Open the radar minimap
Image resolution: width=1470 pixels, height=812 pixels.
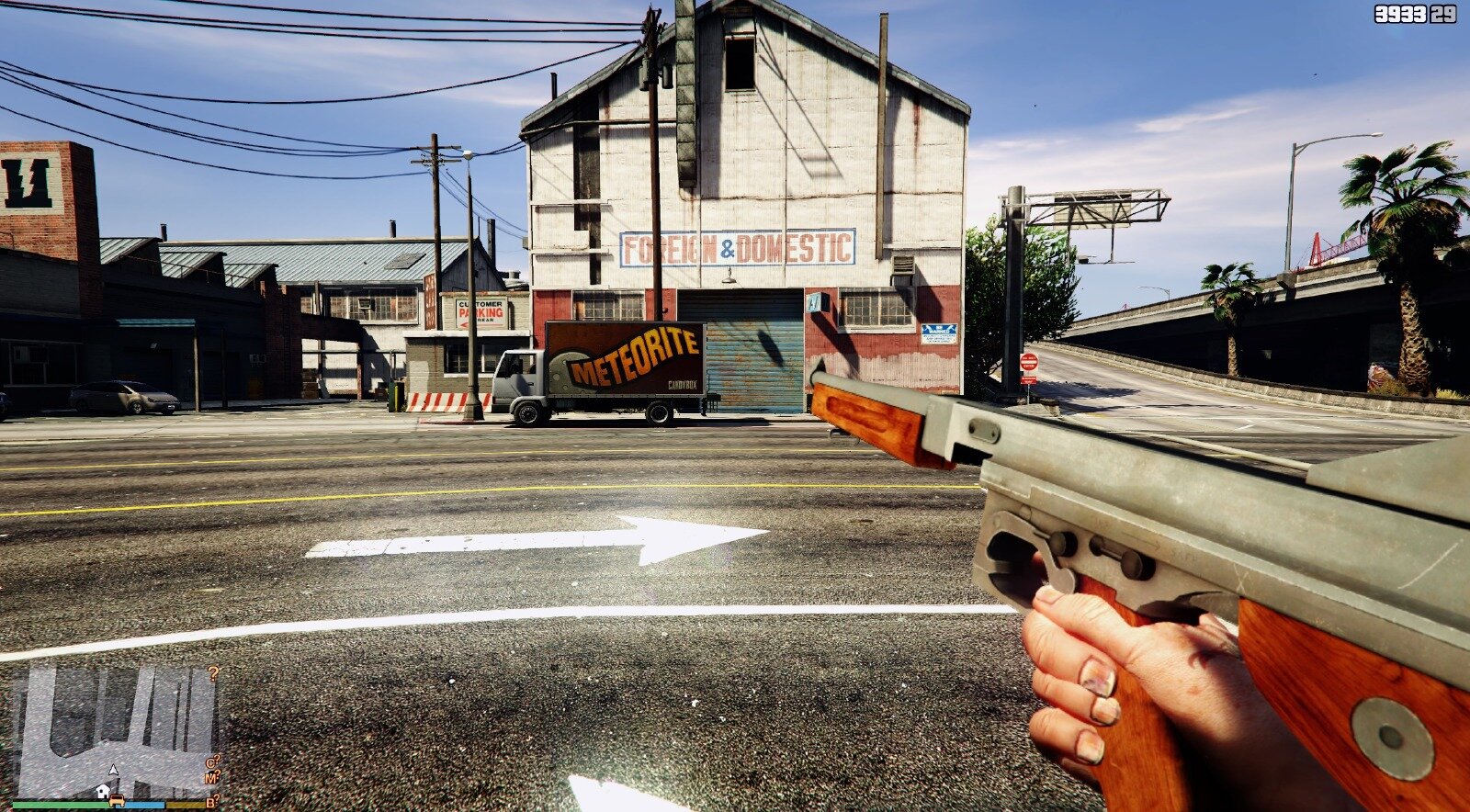point(116,732)
